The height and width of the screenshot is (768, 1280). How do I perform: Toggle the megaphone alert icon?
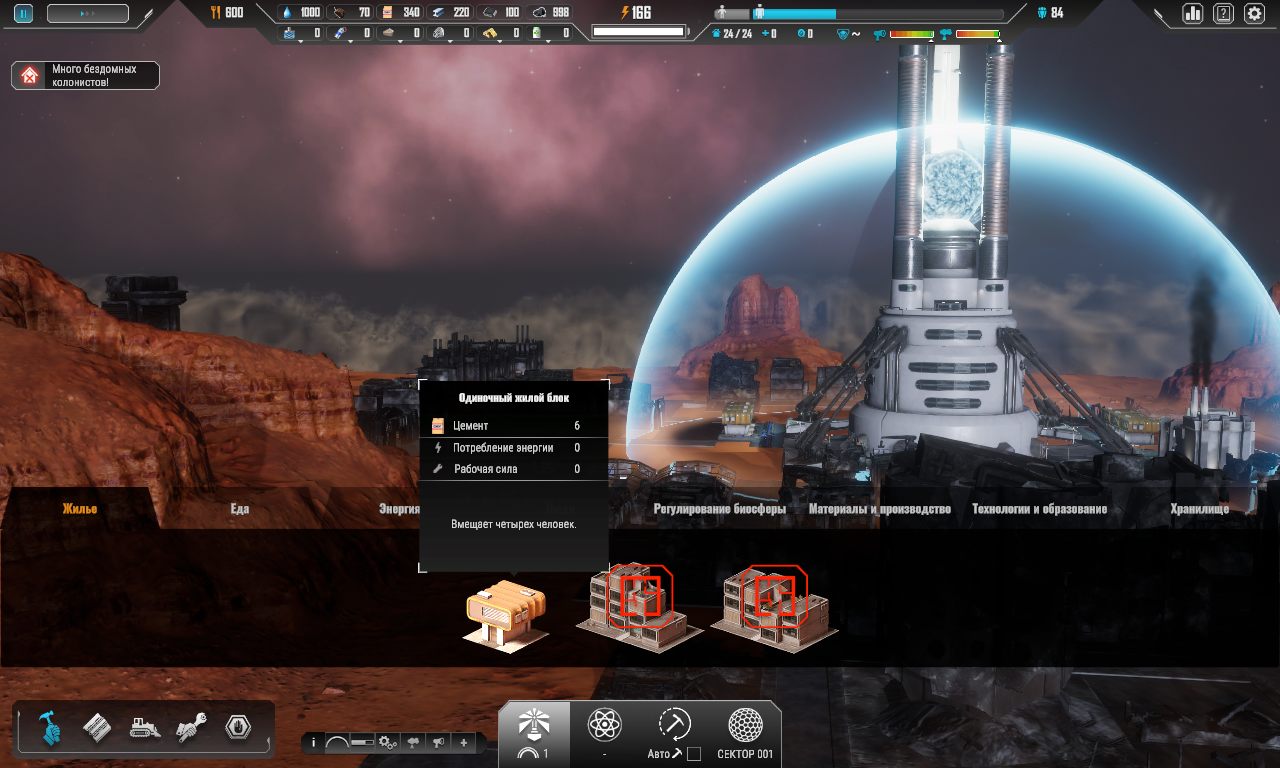pyautogui.click(x=438, y=742)
